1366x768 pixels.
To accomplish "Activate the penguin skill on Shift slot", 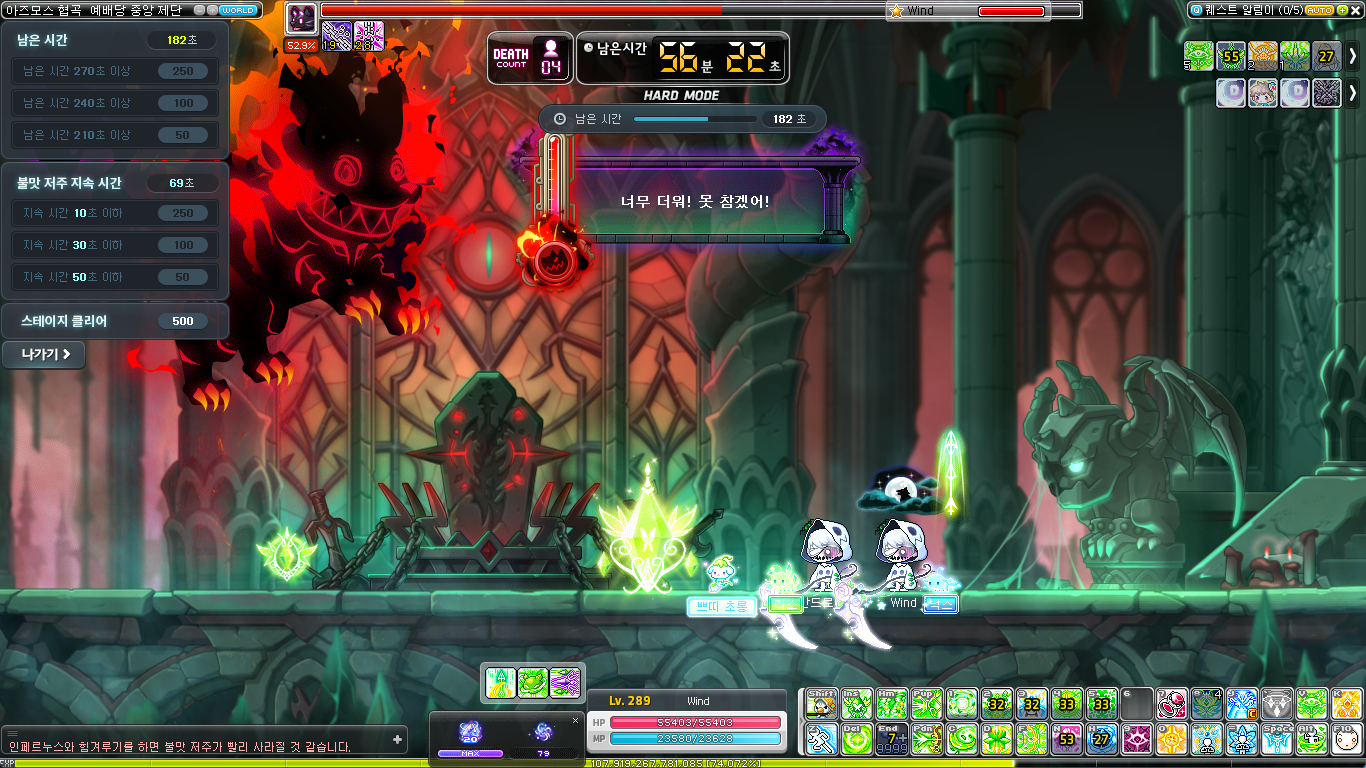I will click(822, 704).
